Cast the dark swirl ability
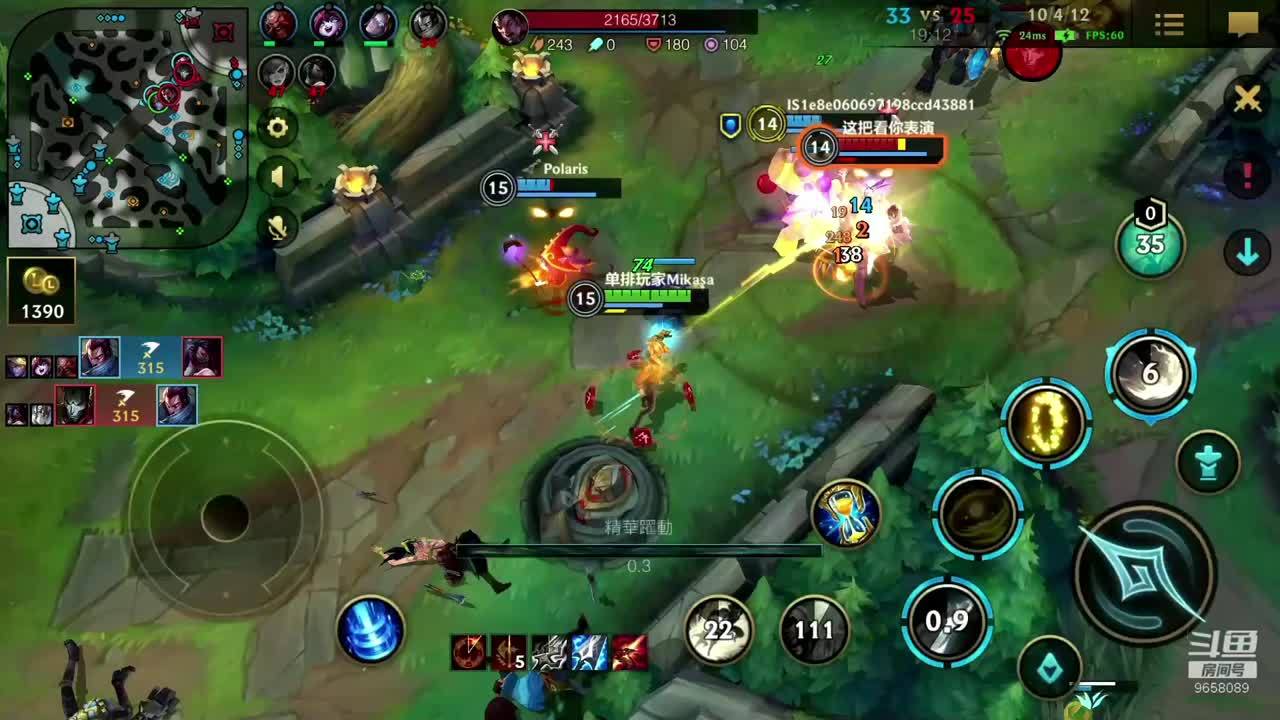This screenshot has width=1280, height=720. coord(977,514)
